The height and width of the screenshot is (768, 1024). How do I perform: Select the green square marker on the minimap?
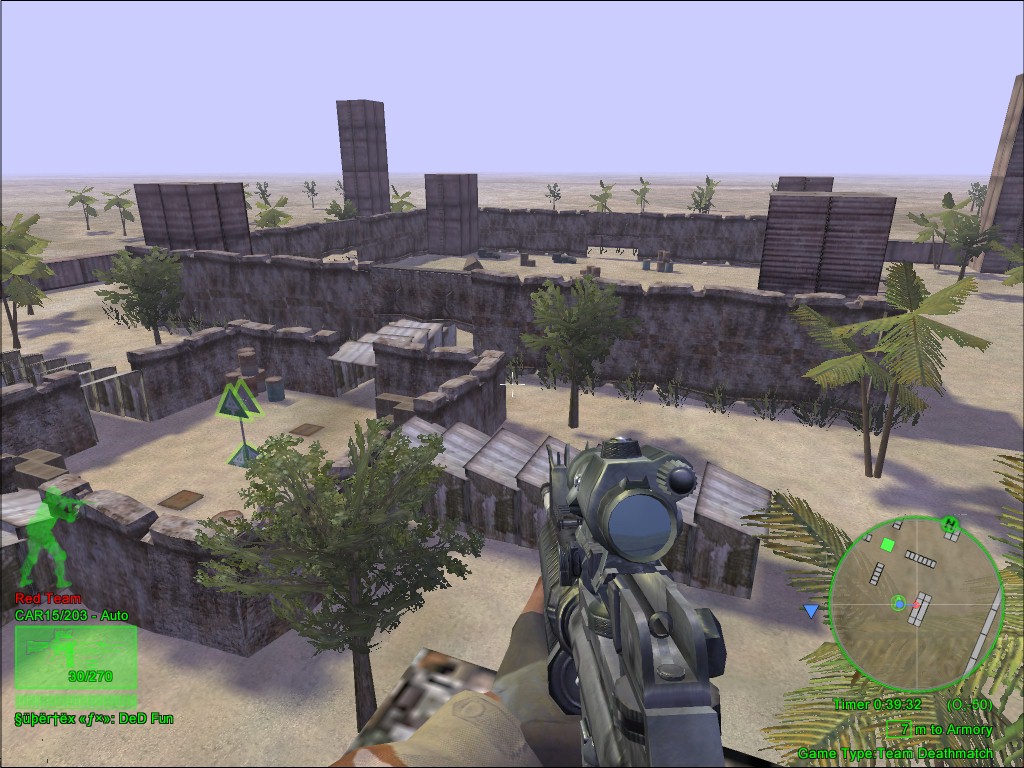pos(887,545)
